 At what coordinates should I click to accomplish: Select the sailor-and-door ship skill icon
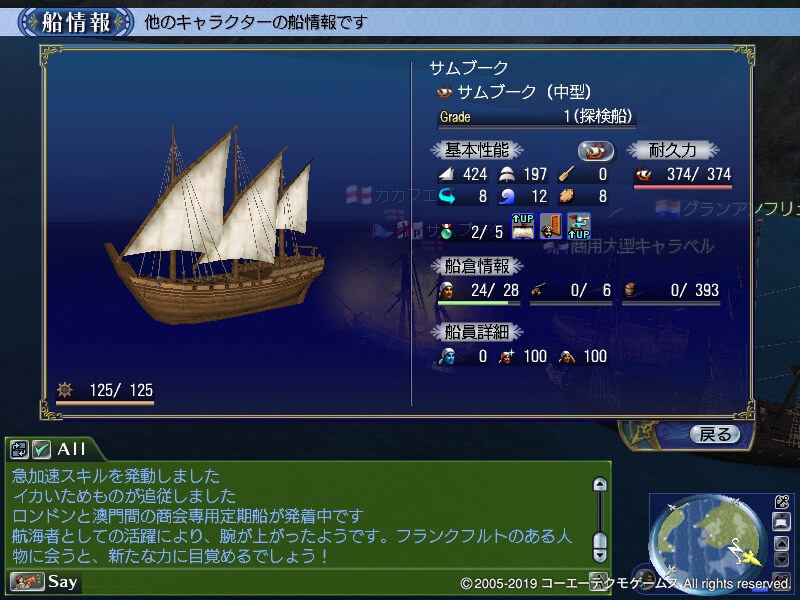[x=551, y=226]
